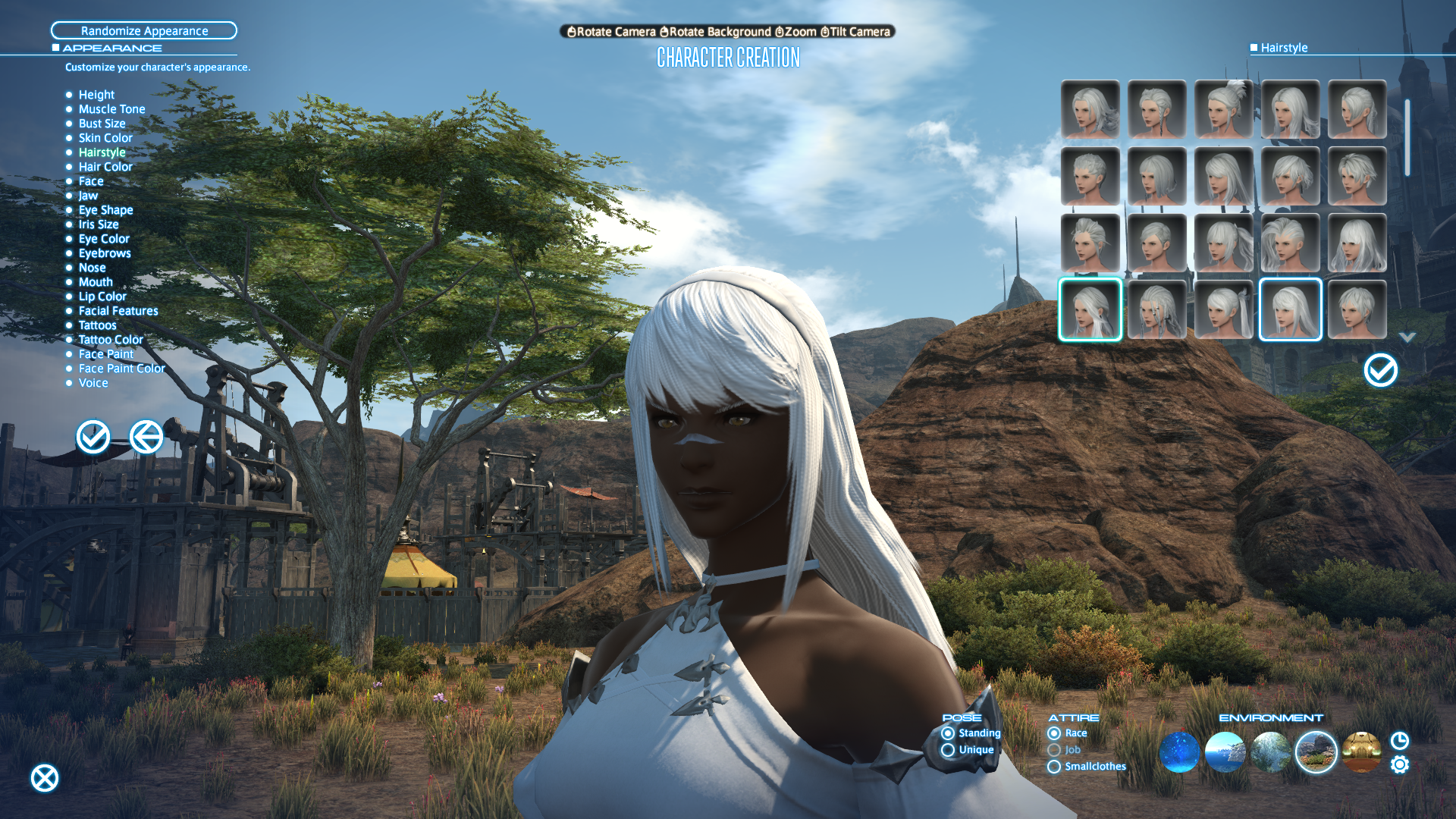Close character creation with X button
Screen dimensions: 1456x819
(45, 778)
